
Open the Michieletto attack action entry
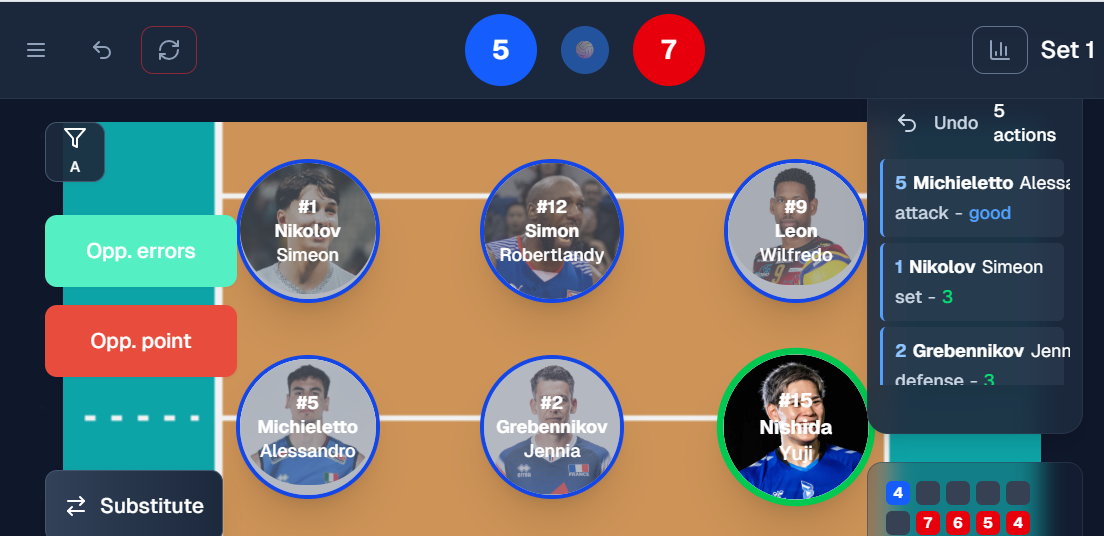972,198
